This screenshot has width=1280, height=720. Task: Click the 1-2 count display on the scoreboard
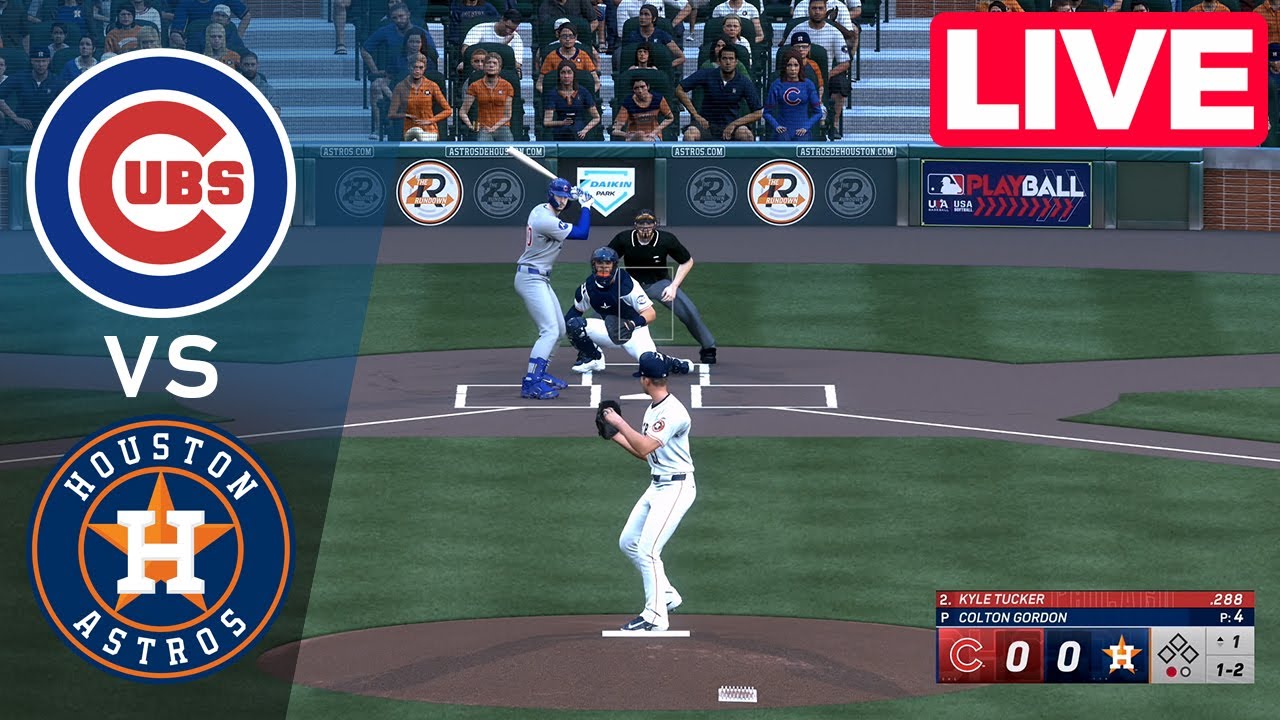pos(1229,670)
